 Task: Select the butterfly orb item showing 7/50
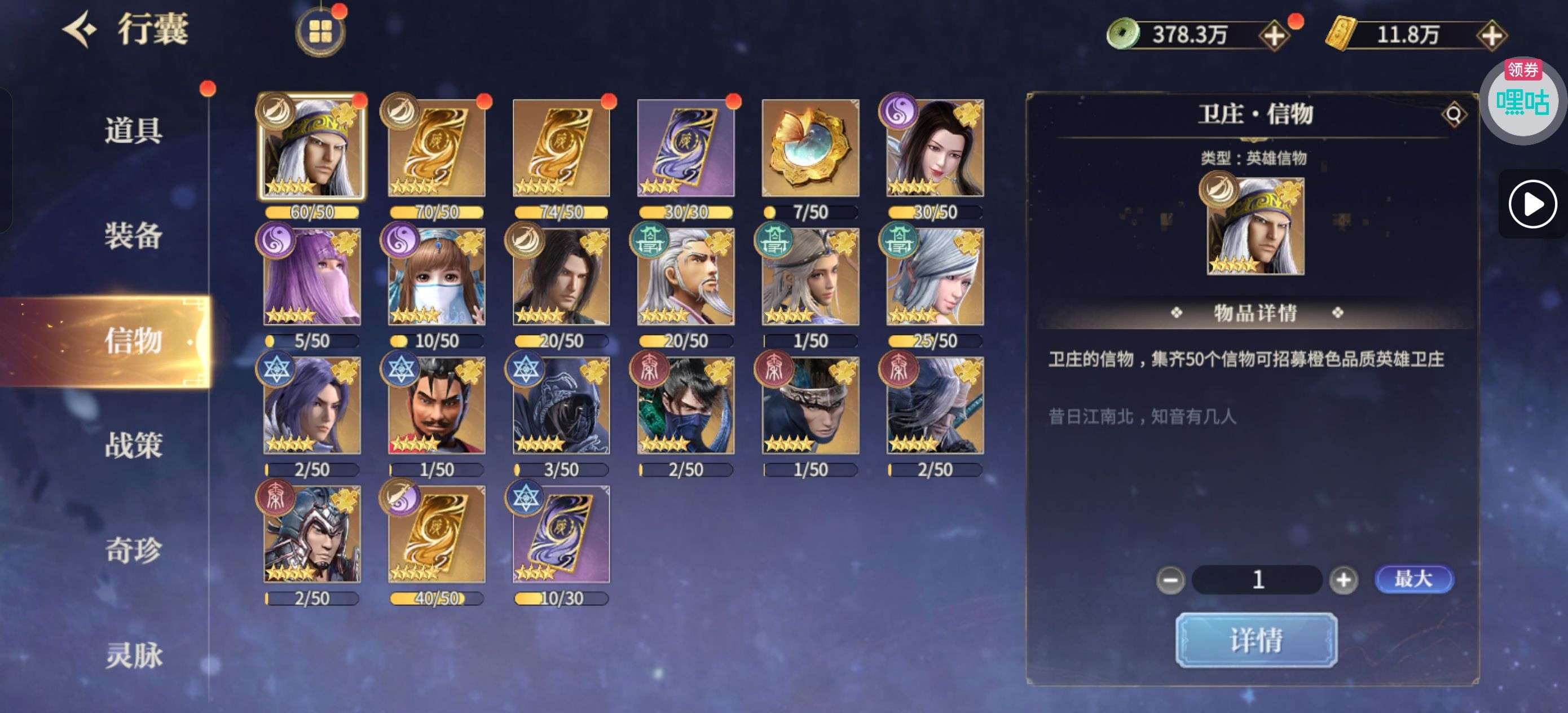click(810, 148)
